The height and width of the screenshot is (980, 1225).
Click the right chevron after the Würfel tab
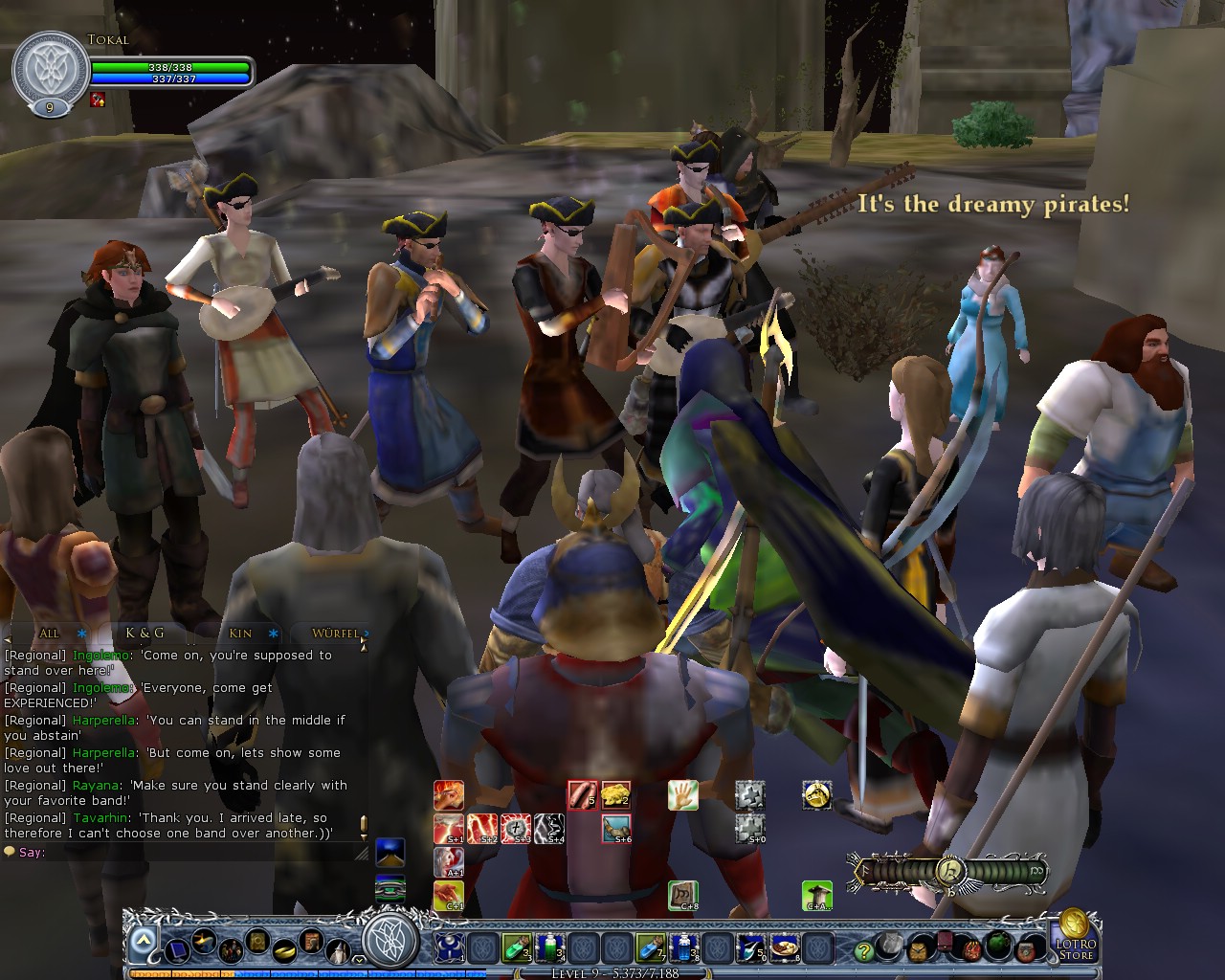(x=367, y=634)
